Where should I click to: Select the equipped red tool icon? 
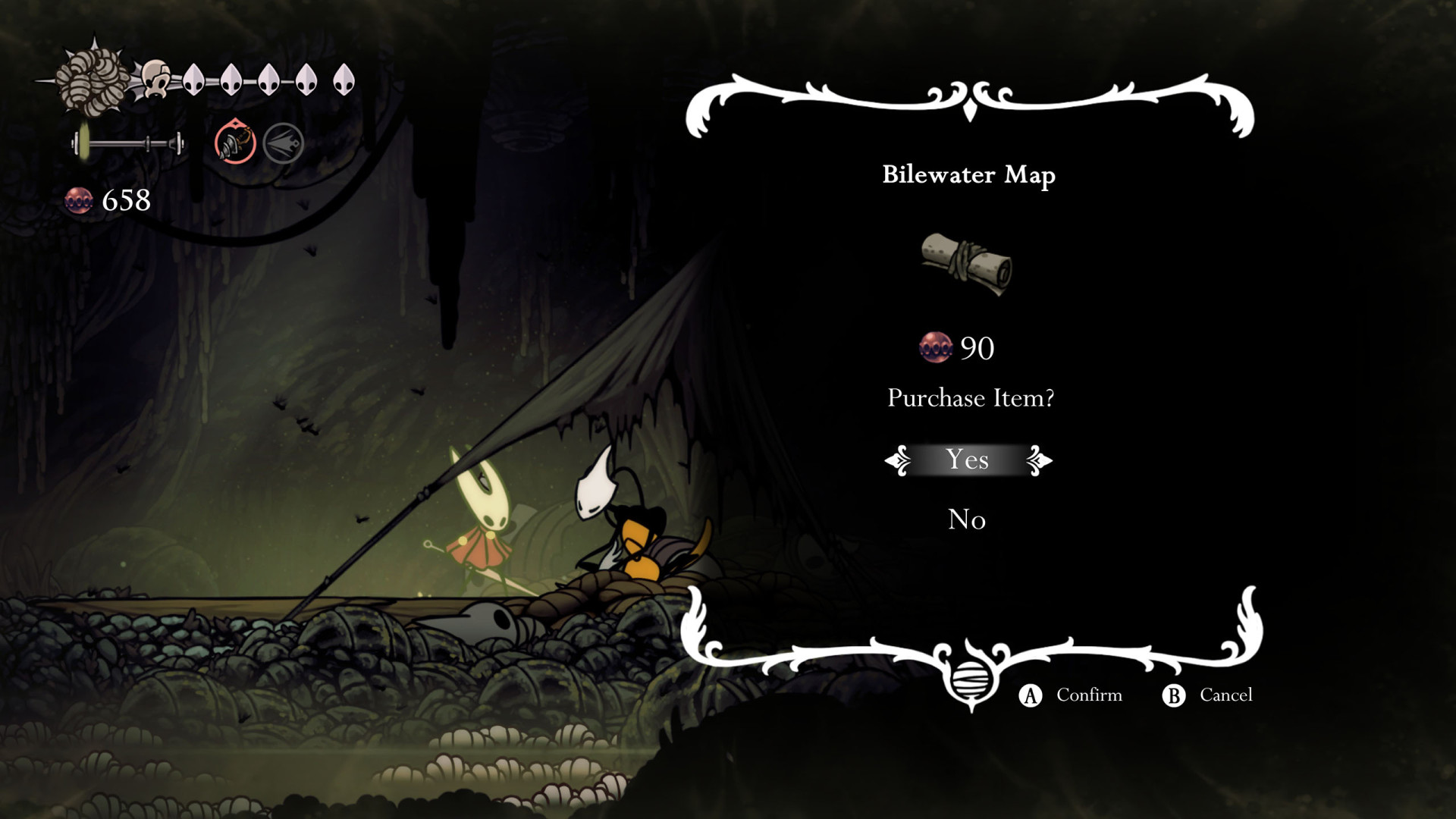235,143
